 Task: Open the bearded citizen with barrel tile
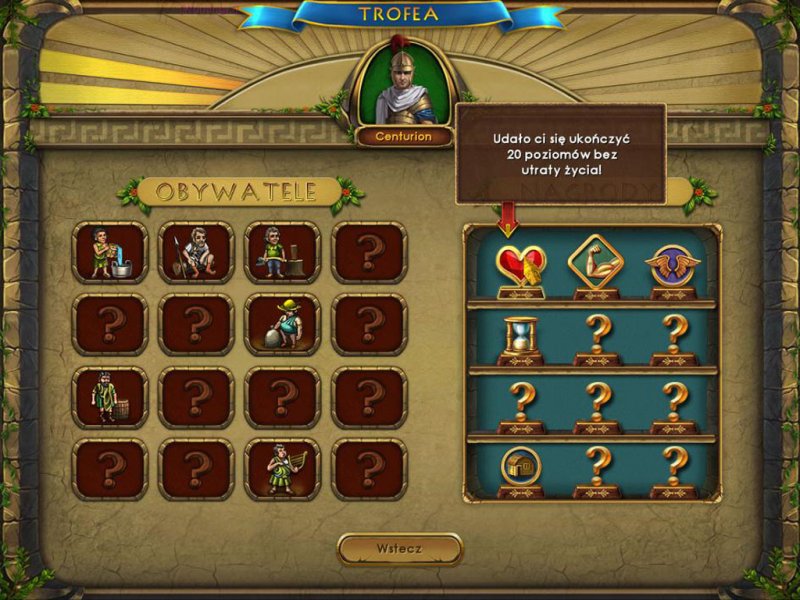(110, 397)
